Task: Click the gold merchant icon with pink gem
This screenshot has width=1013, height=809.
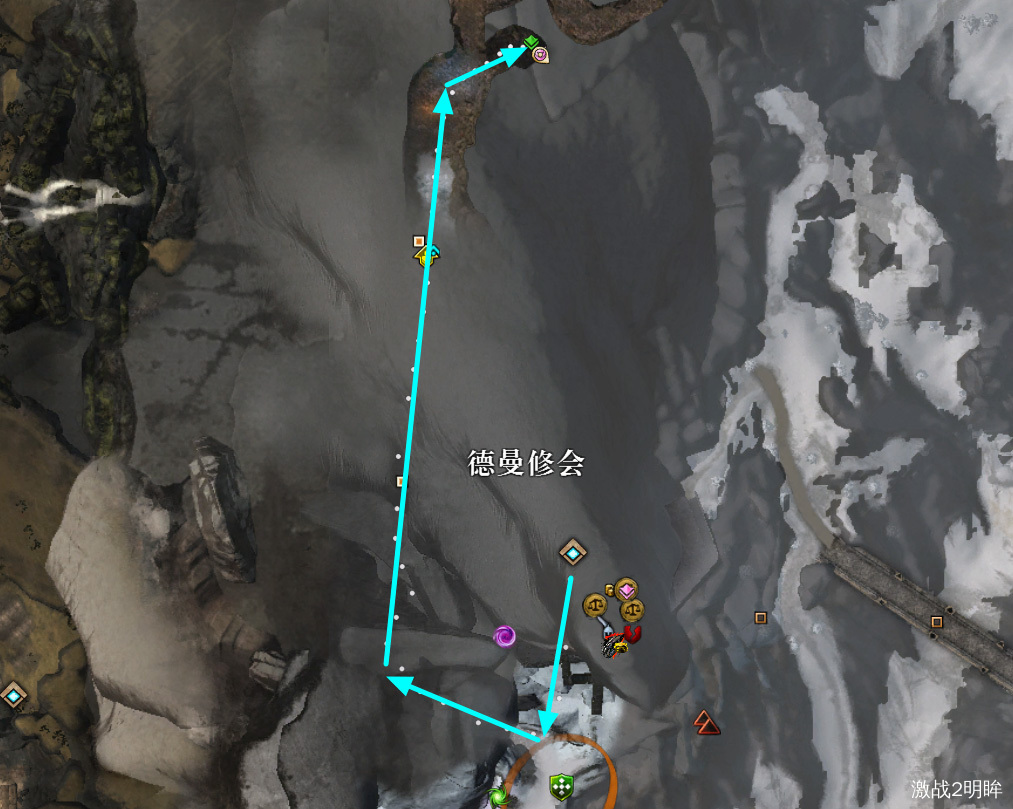Action: (x=626, y=590)
